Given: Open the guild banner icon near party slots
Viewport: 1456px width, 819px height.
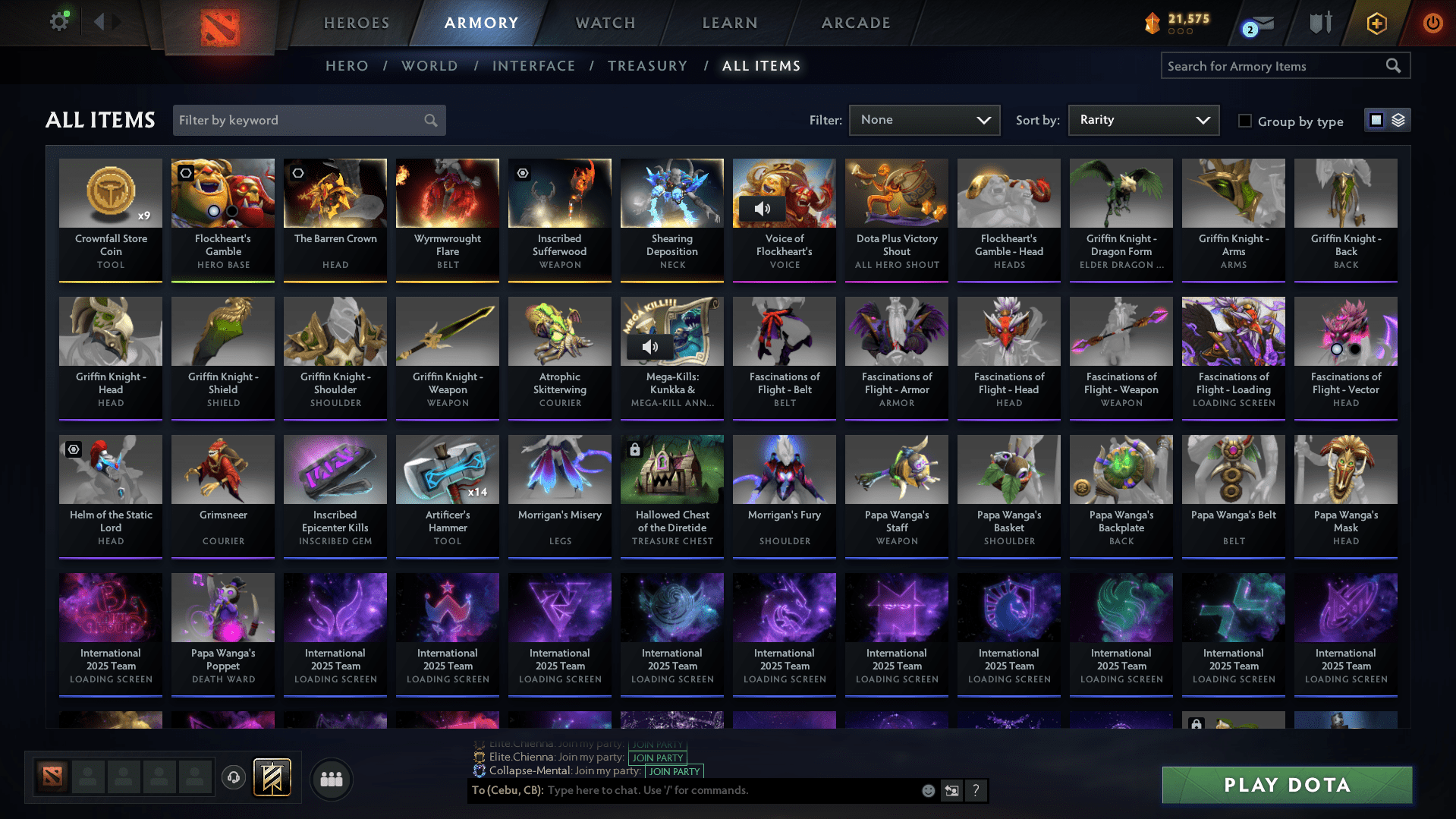Looking at the screenshot, I should point(271,777).
